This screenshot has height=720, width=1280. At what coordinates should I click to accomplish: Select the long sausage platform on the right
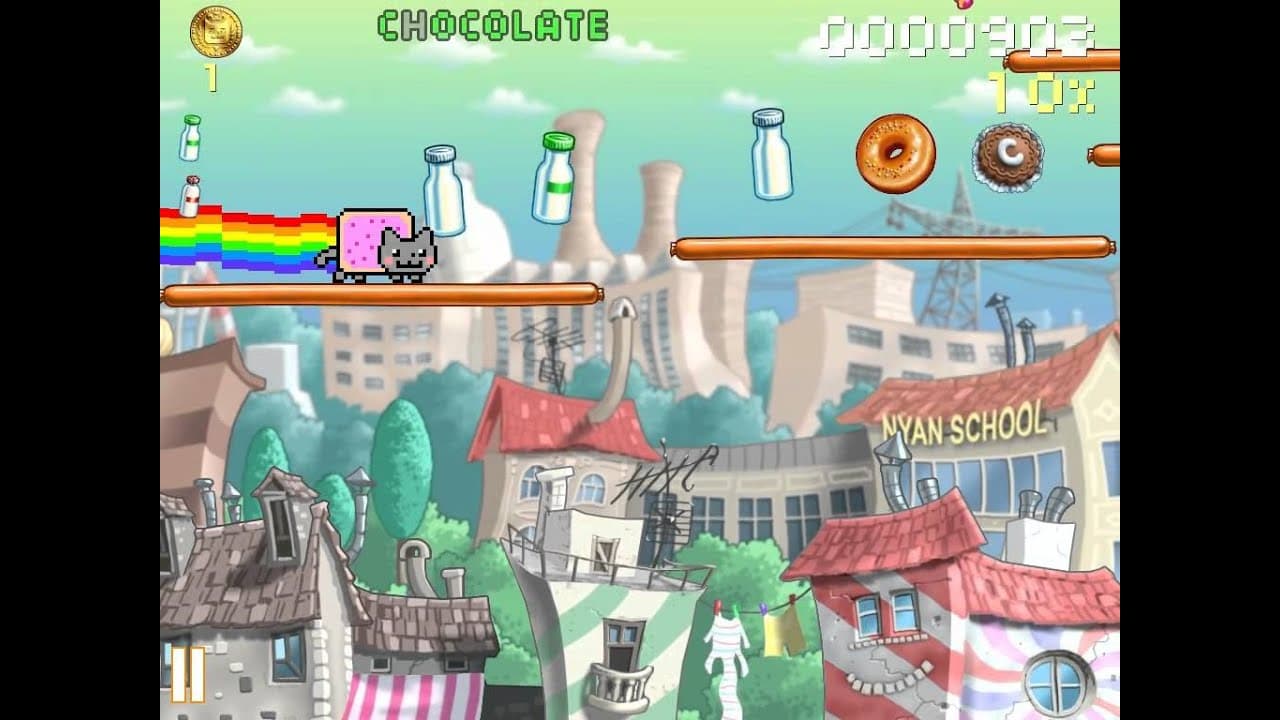pos(893,243)
